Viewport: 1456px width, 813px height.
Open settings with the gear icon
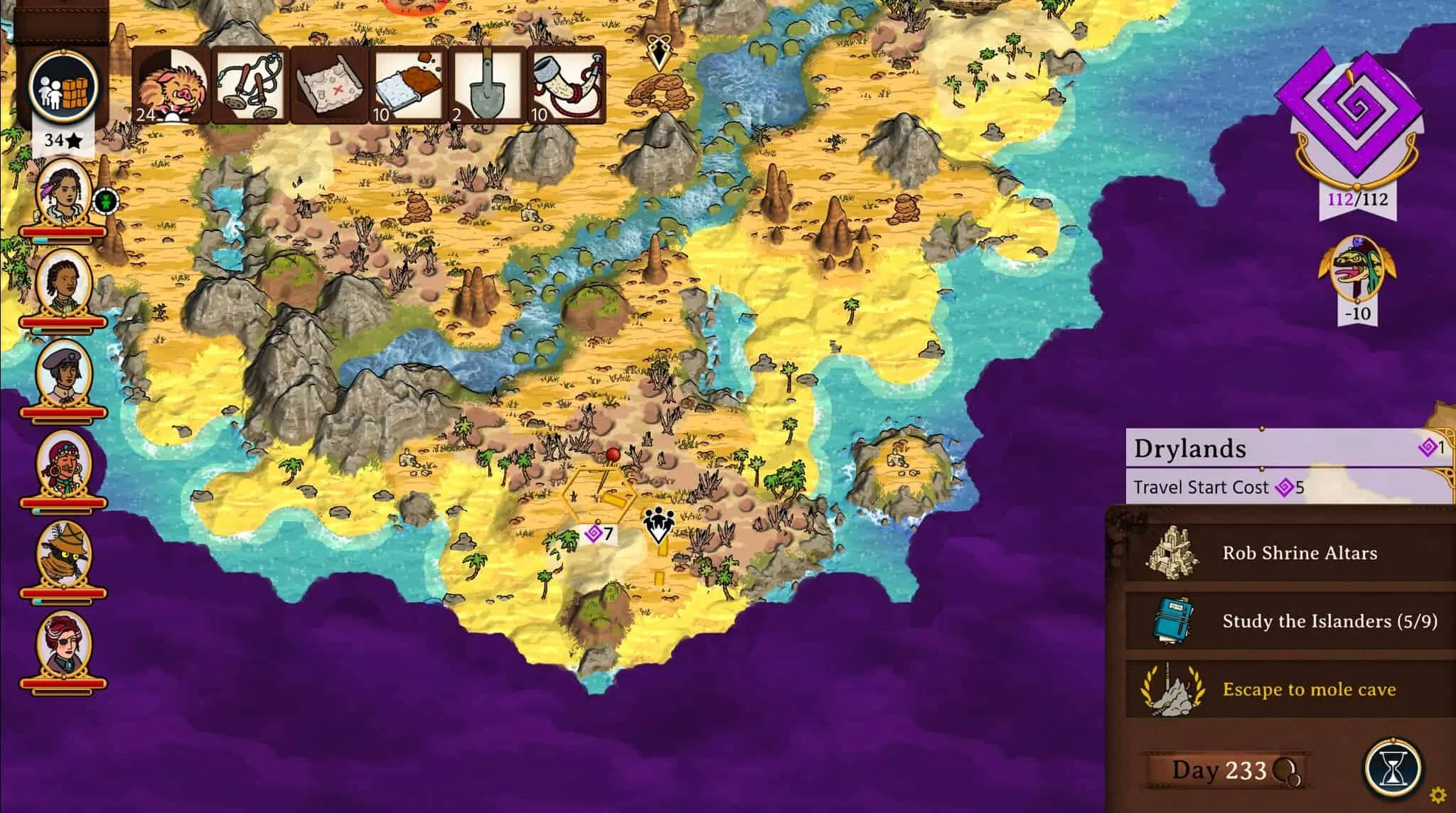[1438, 795]
